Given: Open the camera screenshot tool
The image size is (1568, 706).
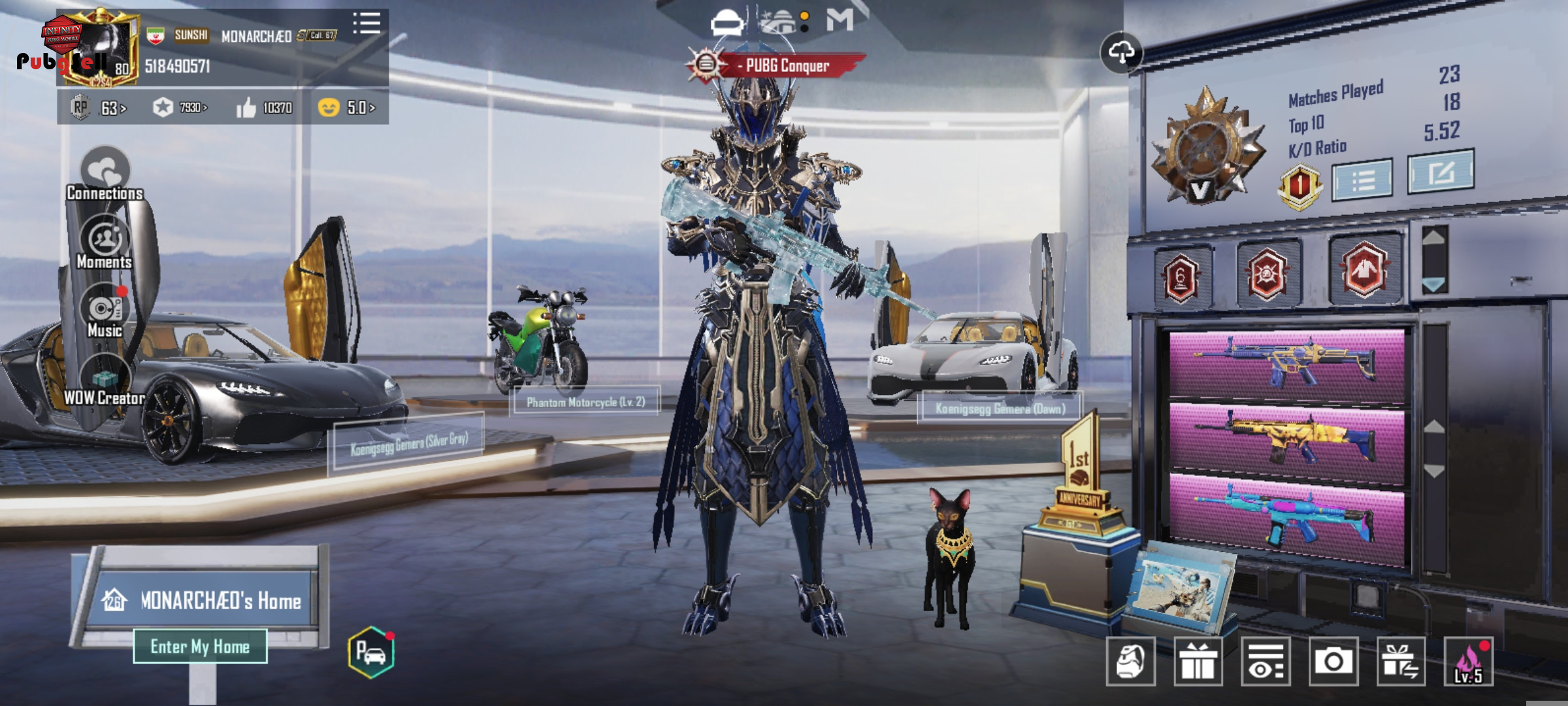Looking at the screenshot, I should click(1333, 662).
